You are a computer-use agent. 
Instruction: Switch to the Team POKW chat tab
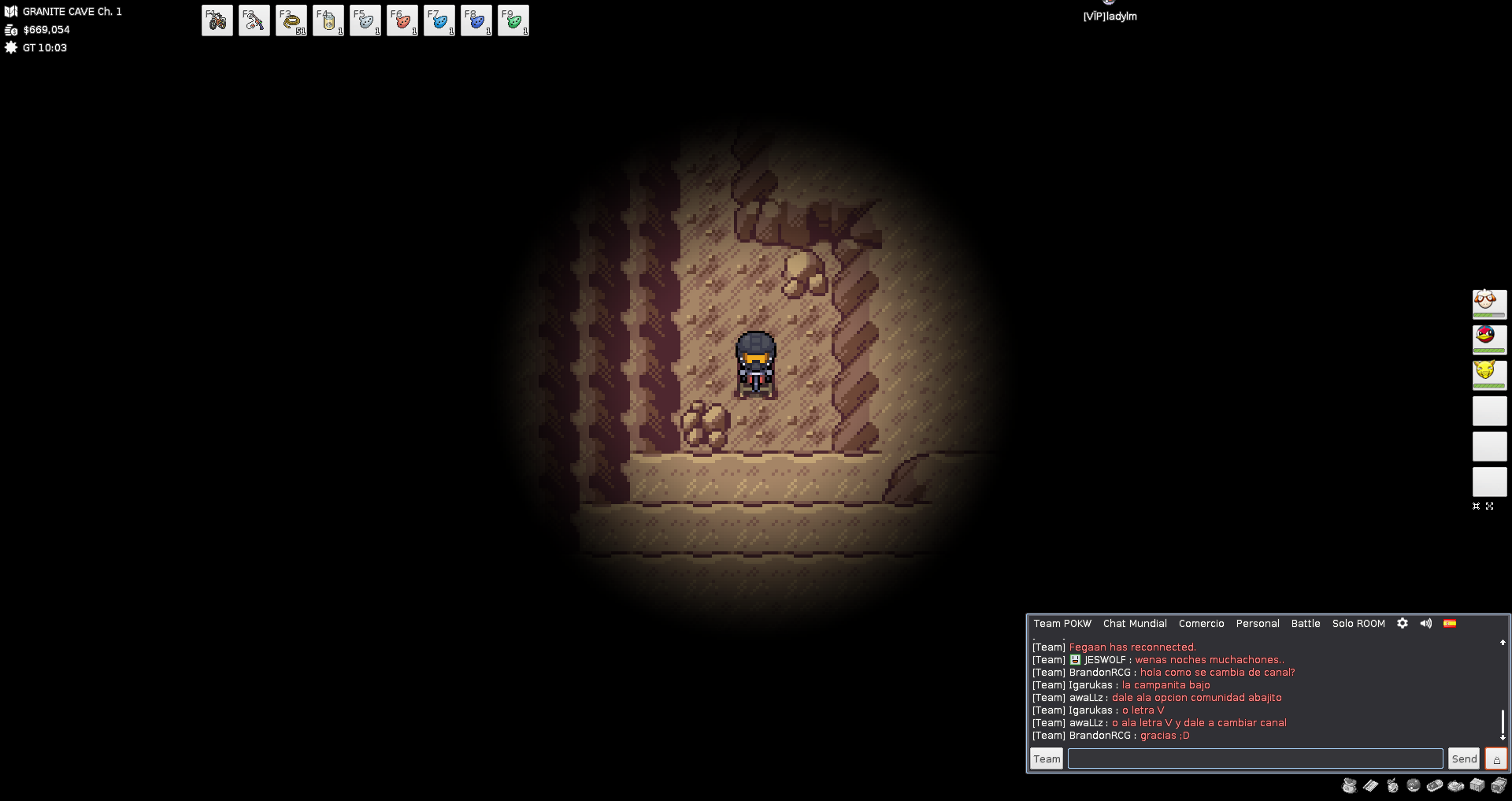1062,624
